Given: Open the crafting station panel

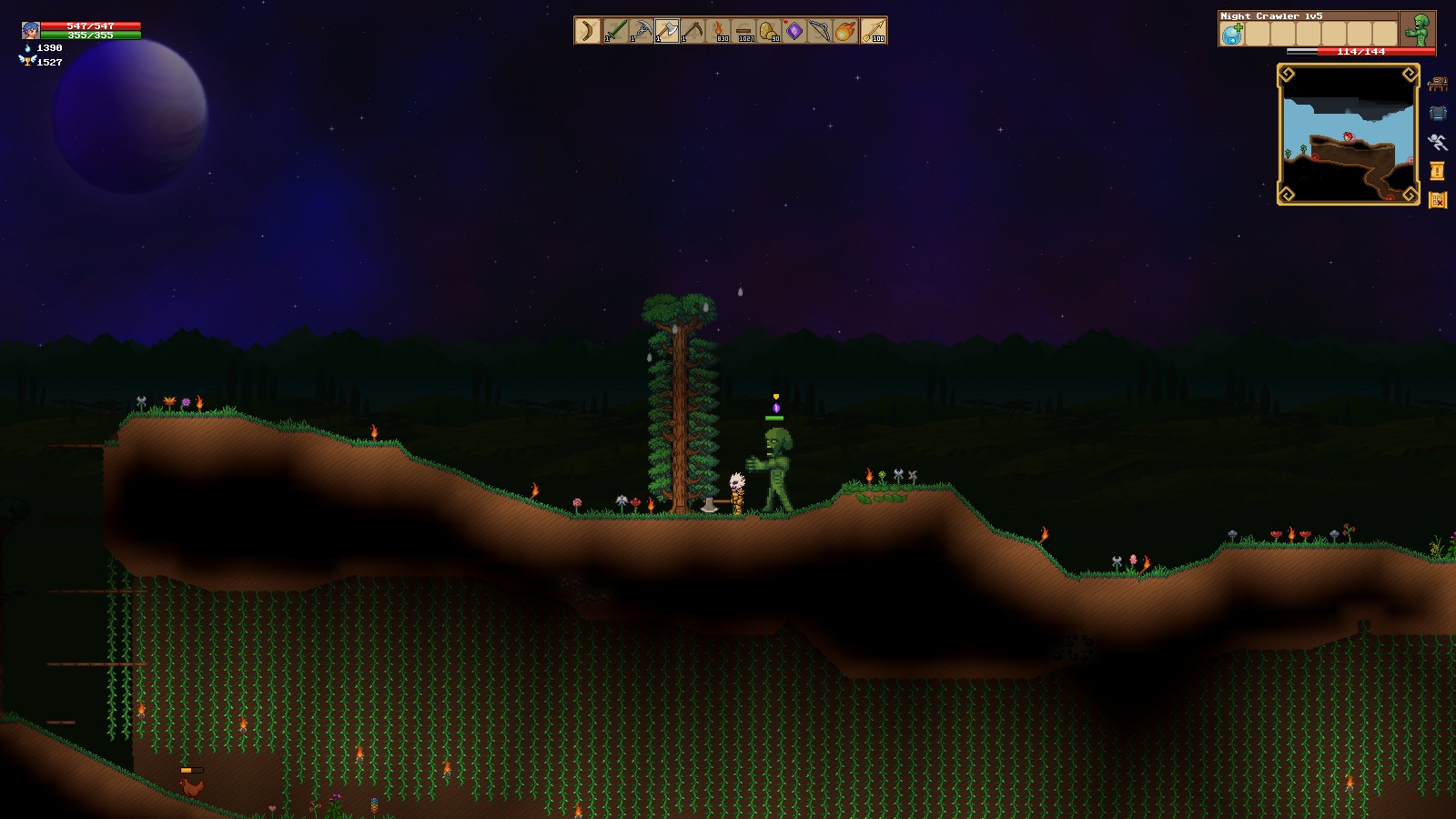Looking at the screenshot, I should click(x=1439, y=85).
